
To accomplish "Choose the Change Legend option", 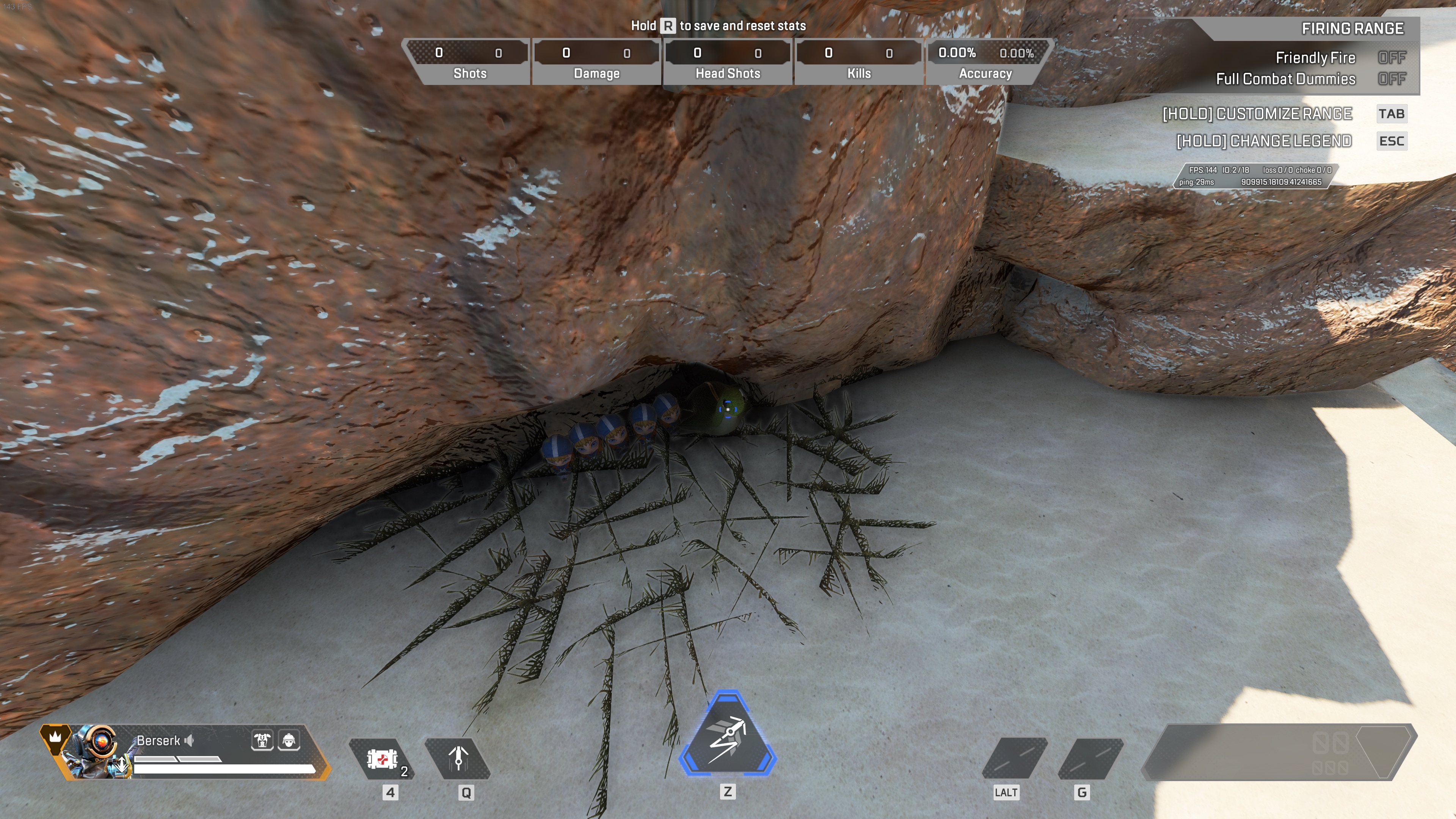I will [x=1264, y=141].
